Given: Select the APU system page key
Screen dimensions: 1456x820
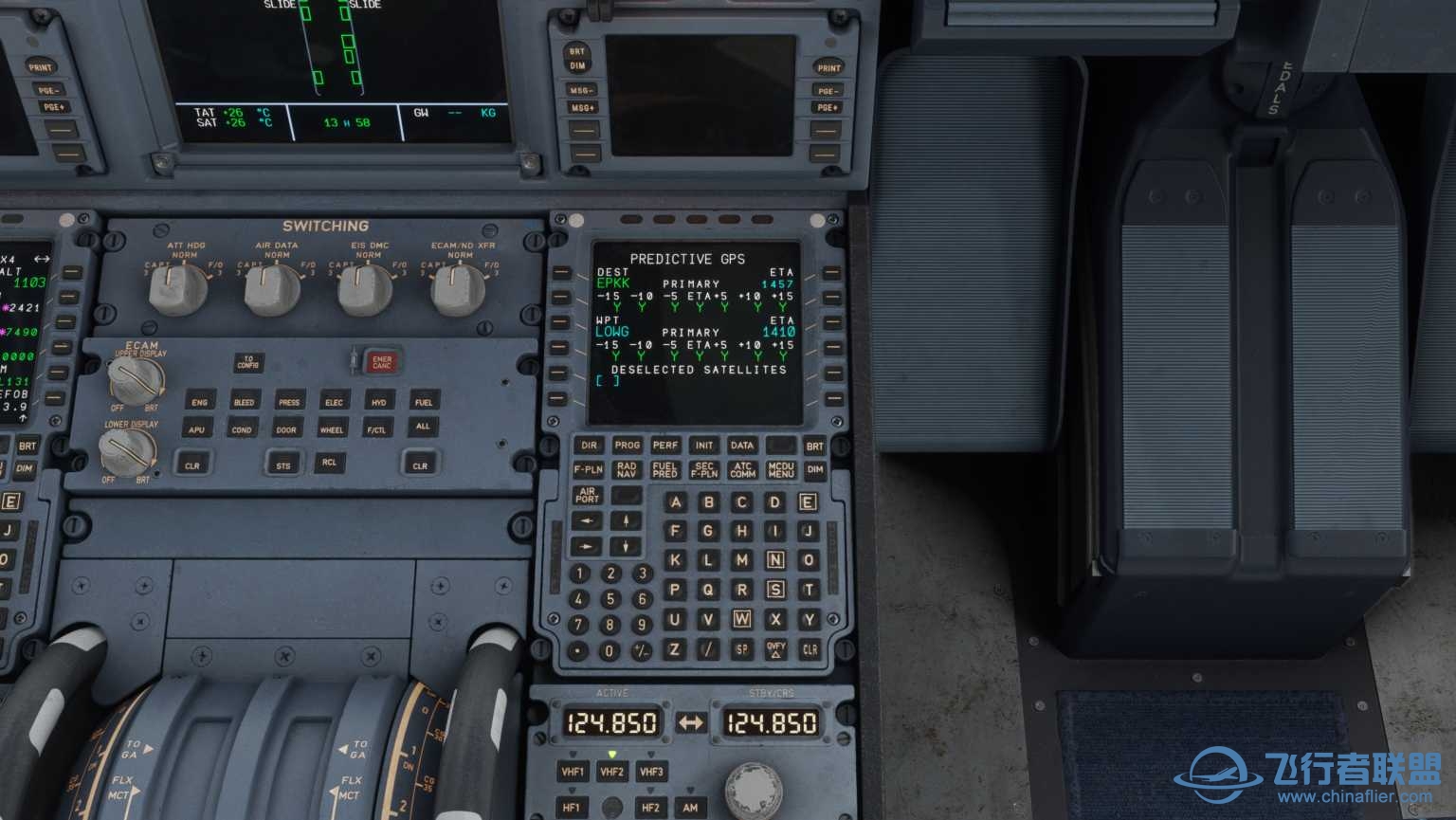Looking at the screenshot, I should 196,429.
